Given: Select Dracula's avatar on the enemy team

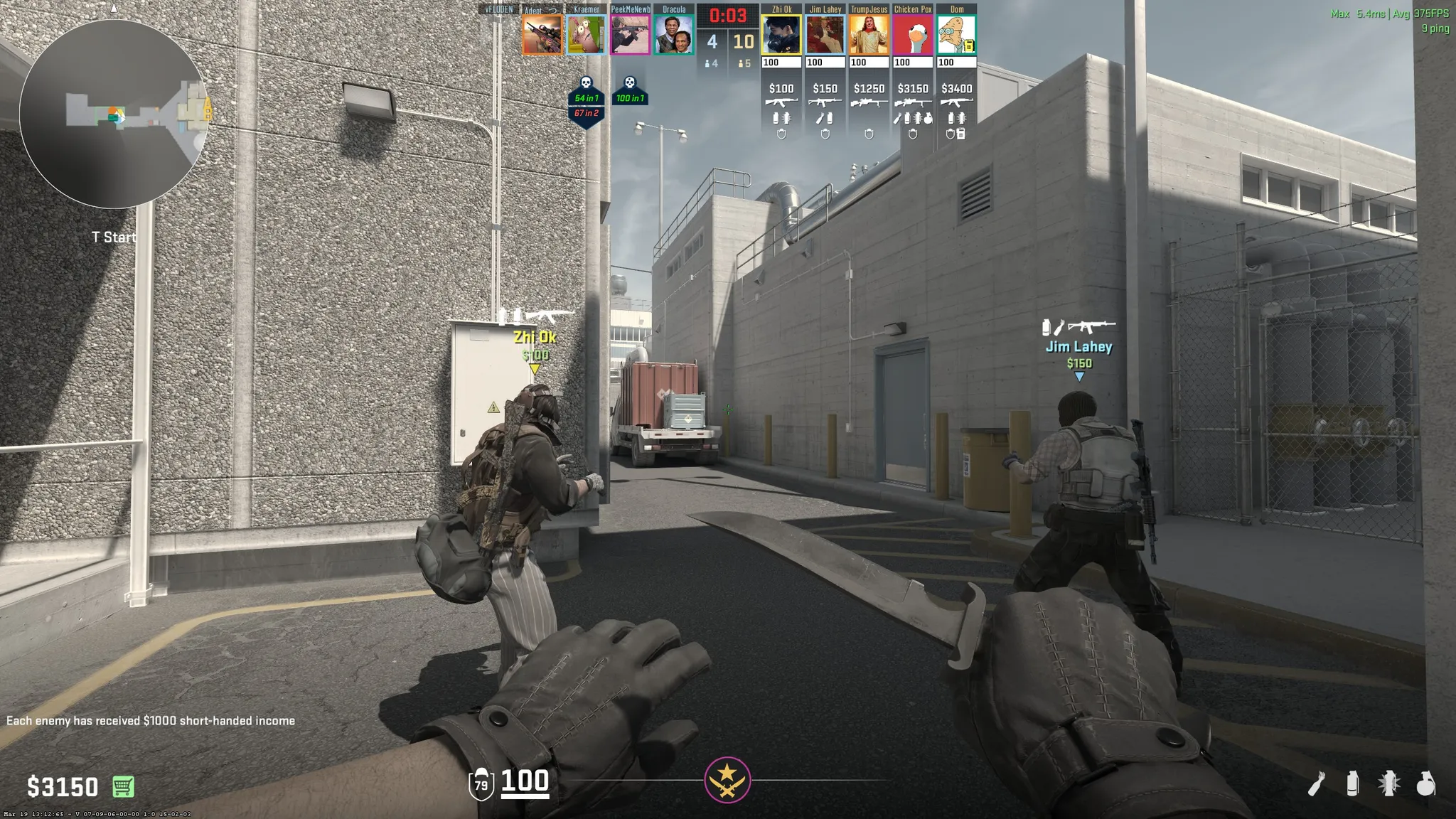Looking at the screenshot, I should [673, 35].
